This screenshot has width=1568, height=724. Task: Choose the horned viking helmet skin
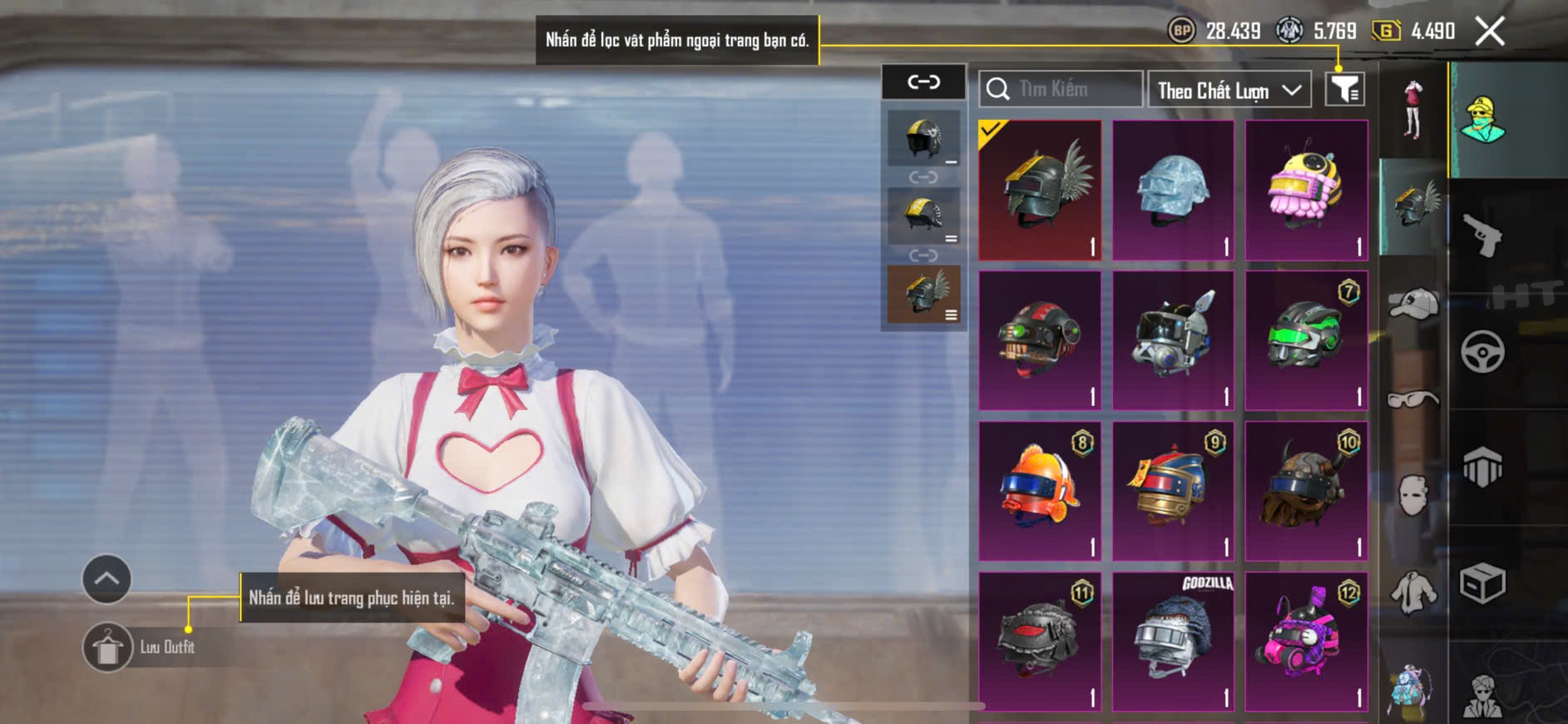click(x=1306, y=491)
